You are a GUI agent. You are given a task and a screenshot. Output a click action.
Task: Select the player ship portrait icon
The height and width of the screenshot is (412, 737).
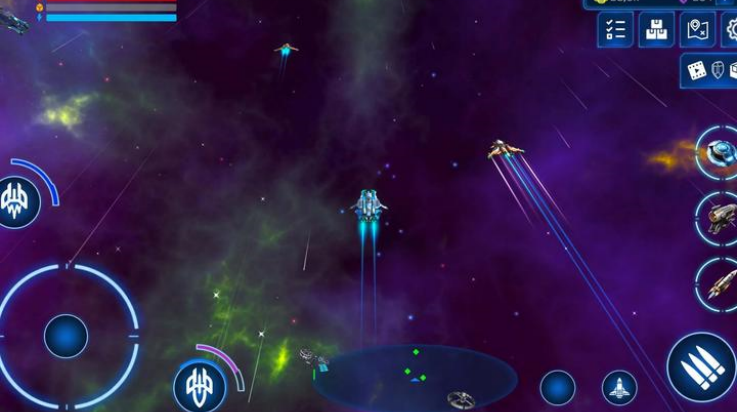14,20
